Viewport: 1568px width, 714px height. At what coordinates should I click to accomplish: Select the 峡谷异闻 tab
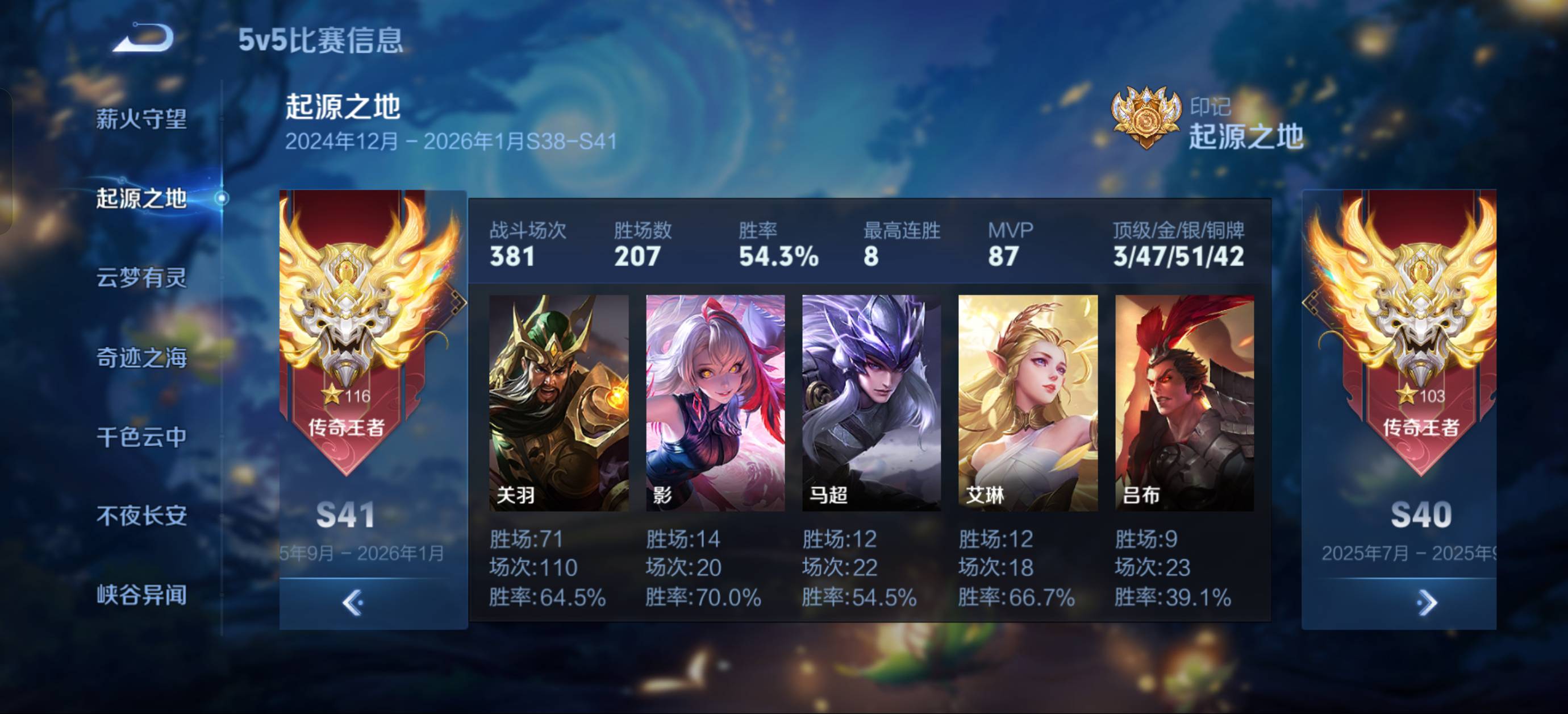[x=141, y=595]
